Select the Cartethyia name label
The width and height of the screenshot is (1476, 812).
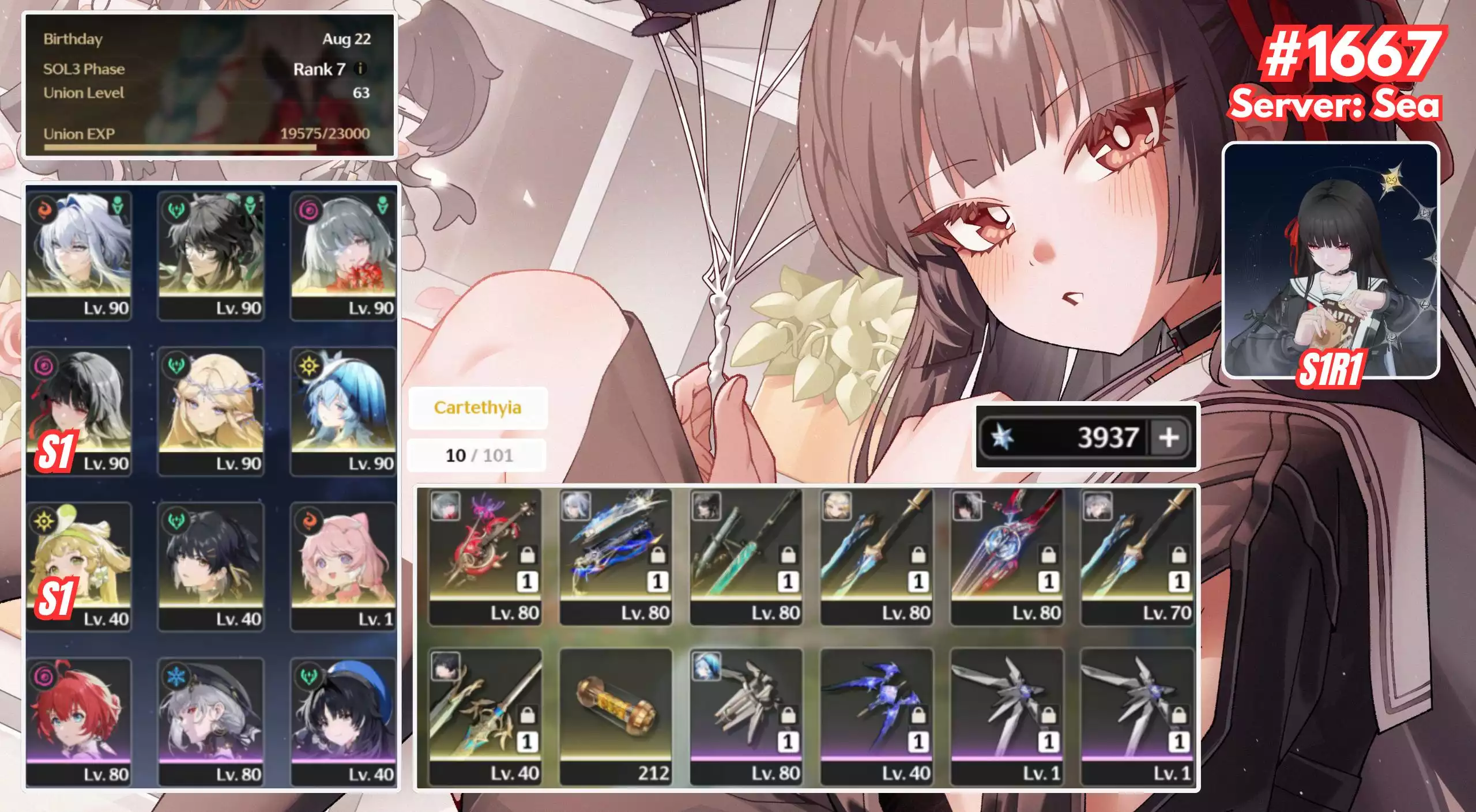click(477, 407)
